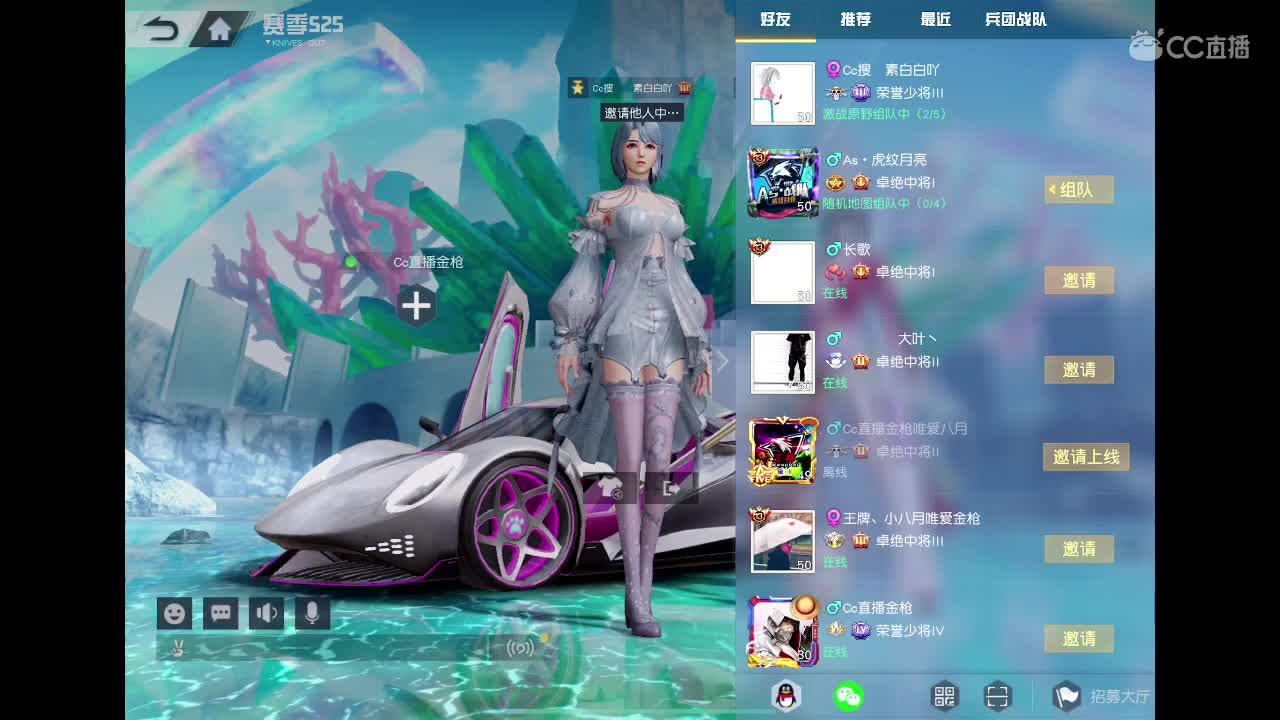
Task: Select the scan QR code icon
Action: pyautogui.click(x=997, y=695)
